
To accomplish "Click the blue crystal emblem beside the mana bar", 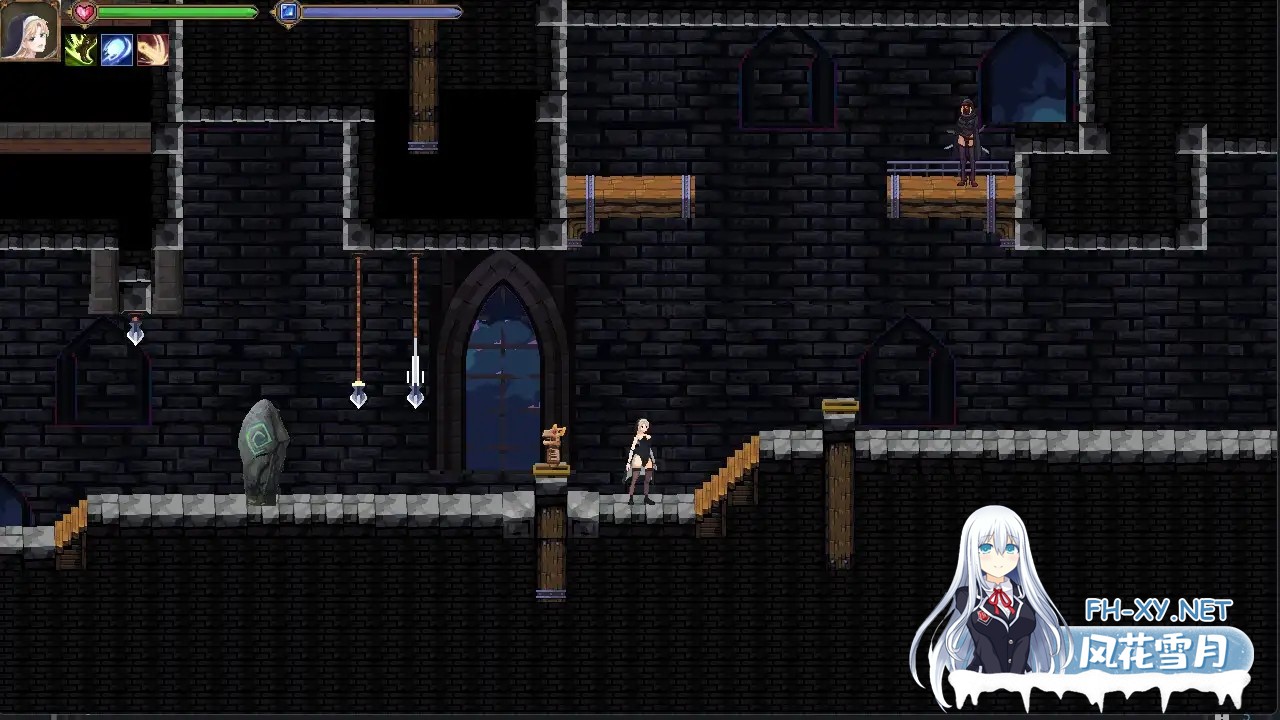I will [x=287, y=11].
